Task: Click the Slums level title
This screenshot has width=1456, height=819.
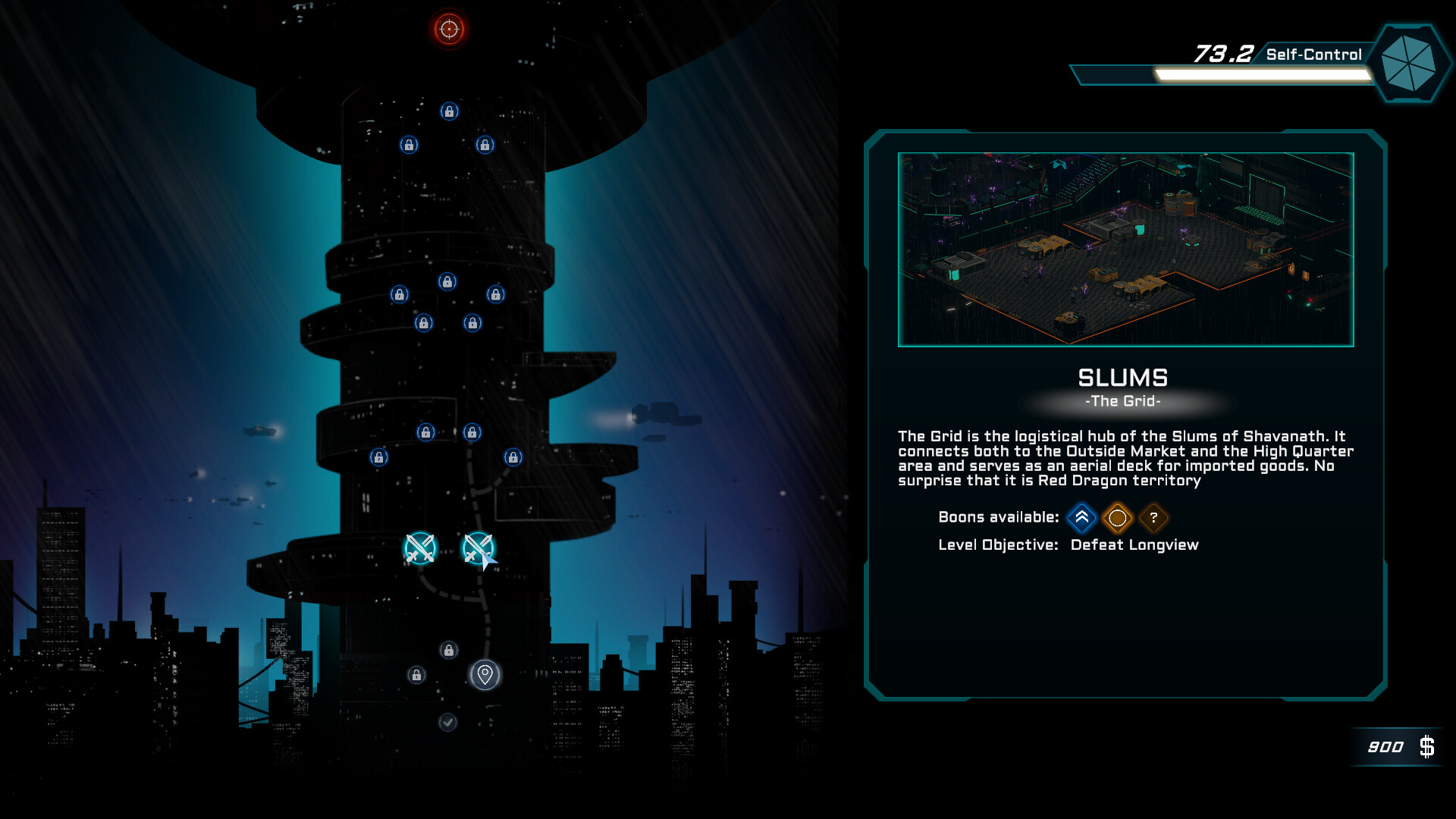Action: (x=1123, y=378)
